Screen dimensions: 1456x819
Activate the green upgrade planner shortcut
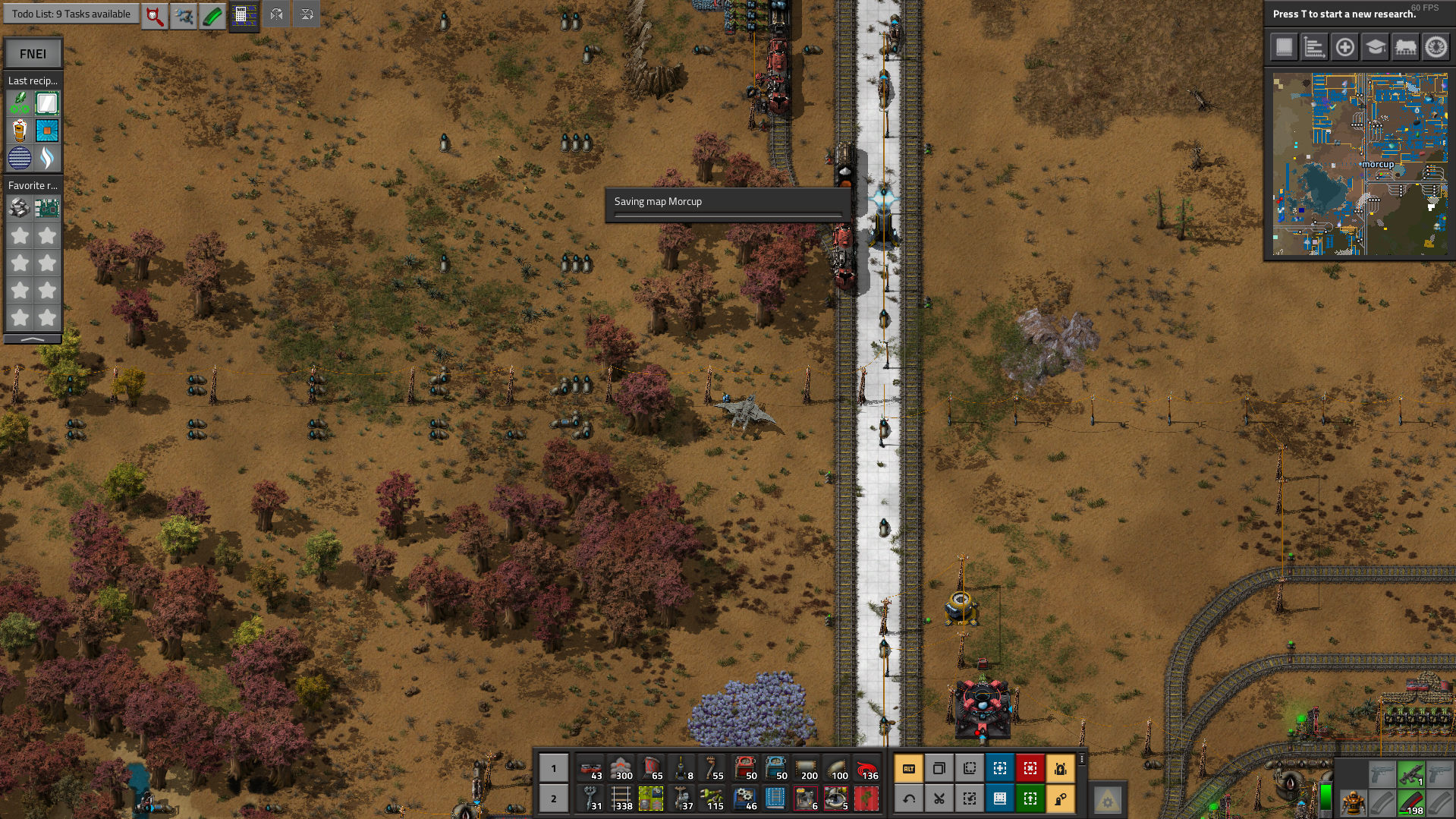coord(1030,799)
